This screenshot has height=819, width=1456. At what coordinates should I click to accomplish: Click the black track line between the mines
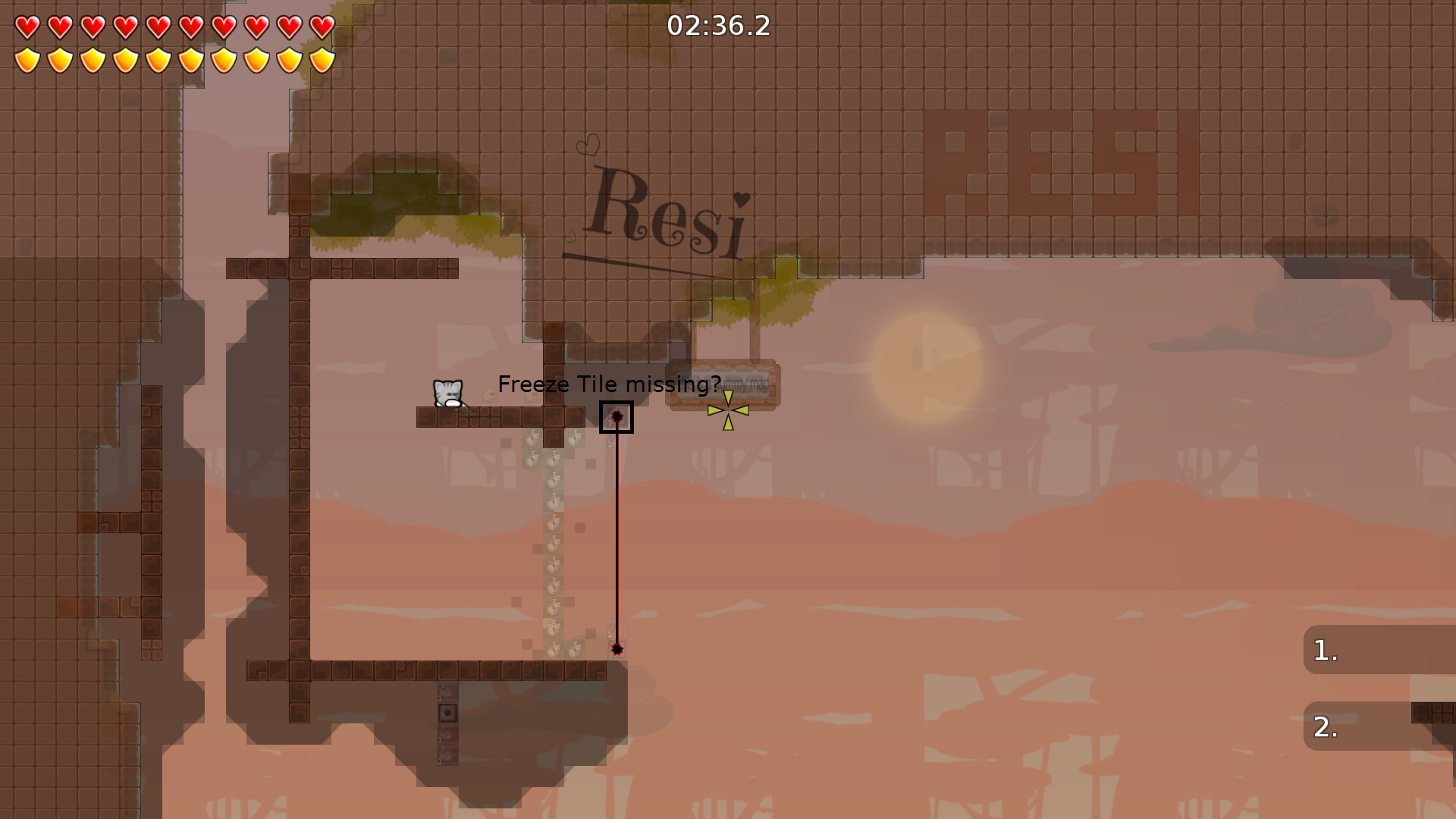[x=617, y=531]
